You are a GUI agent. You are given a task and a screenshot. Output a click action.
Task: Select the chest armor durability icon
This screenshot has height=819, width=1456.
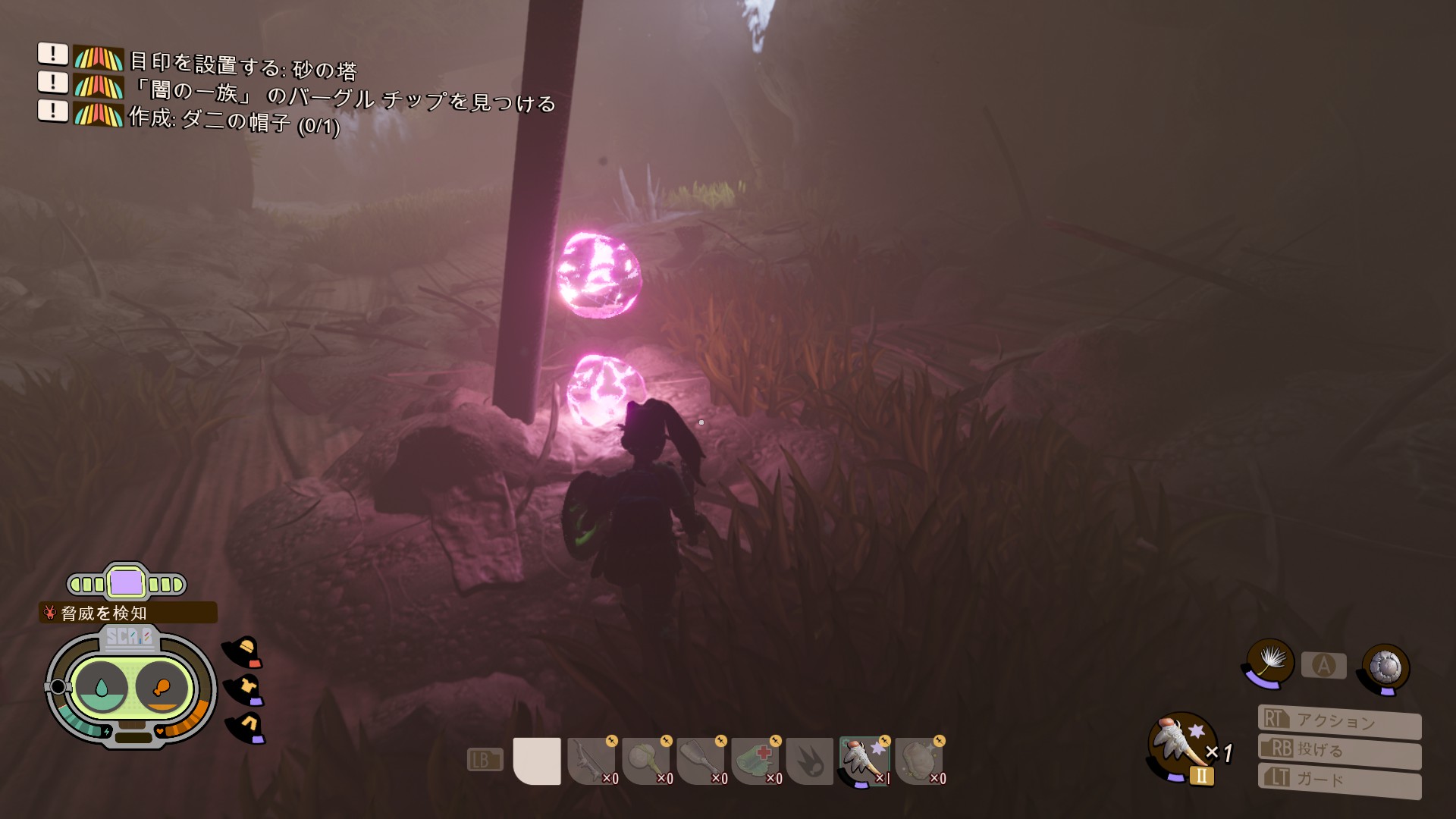246,689
